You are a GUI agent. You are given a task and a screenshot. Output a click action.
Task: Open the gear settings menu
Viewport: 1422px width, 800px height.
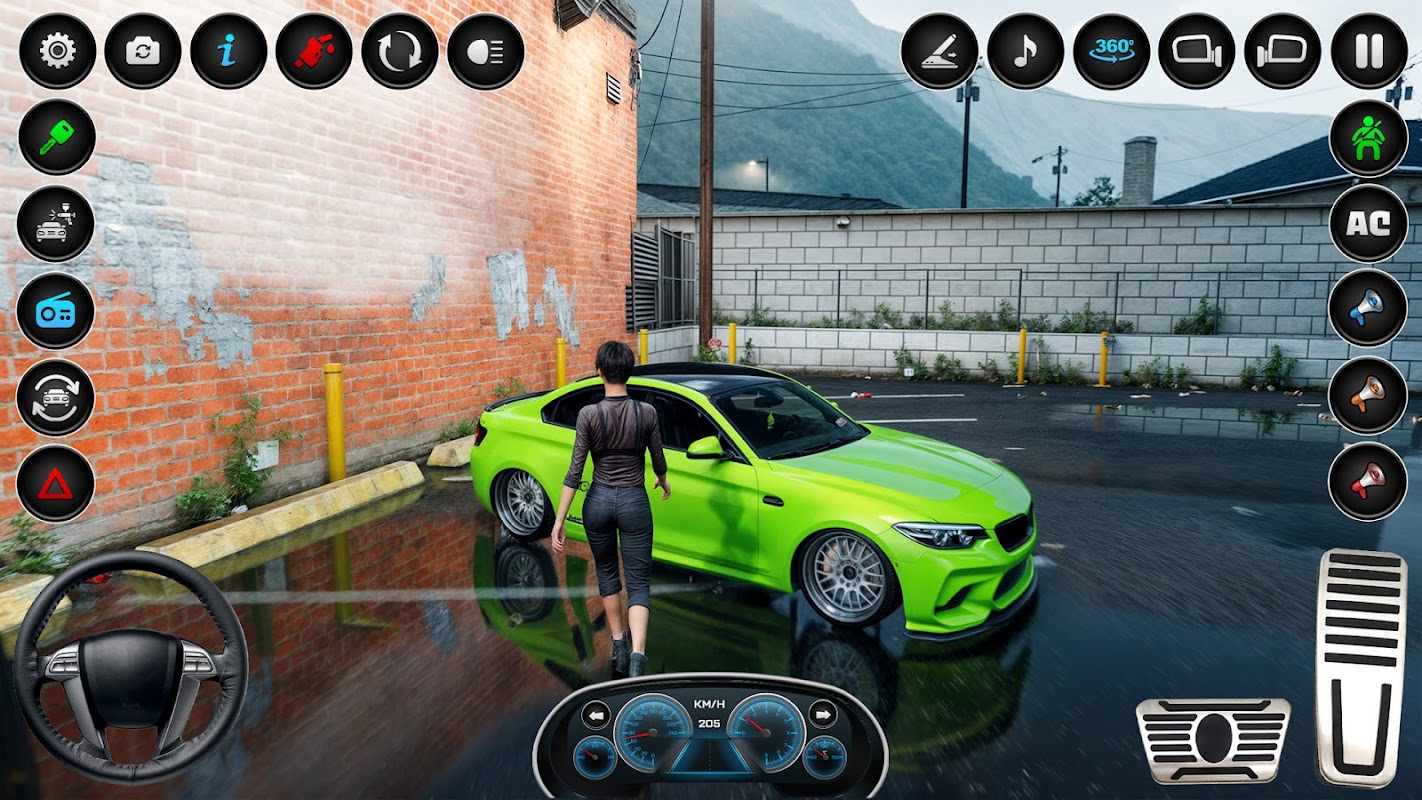click(57, 51)
